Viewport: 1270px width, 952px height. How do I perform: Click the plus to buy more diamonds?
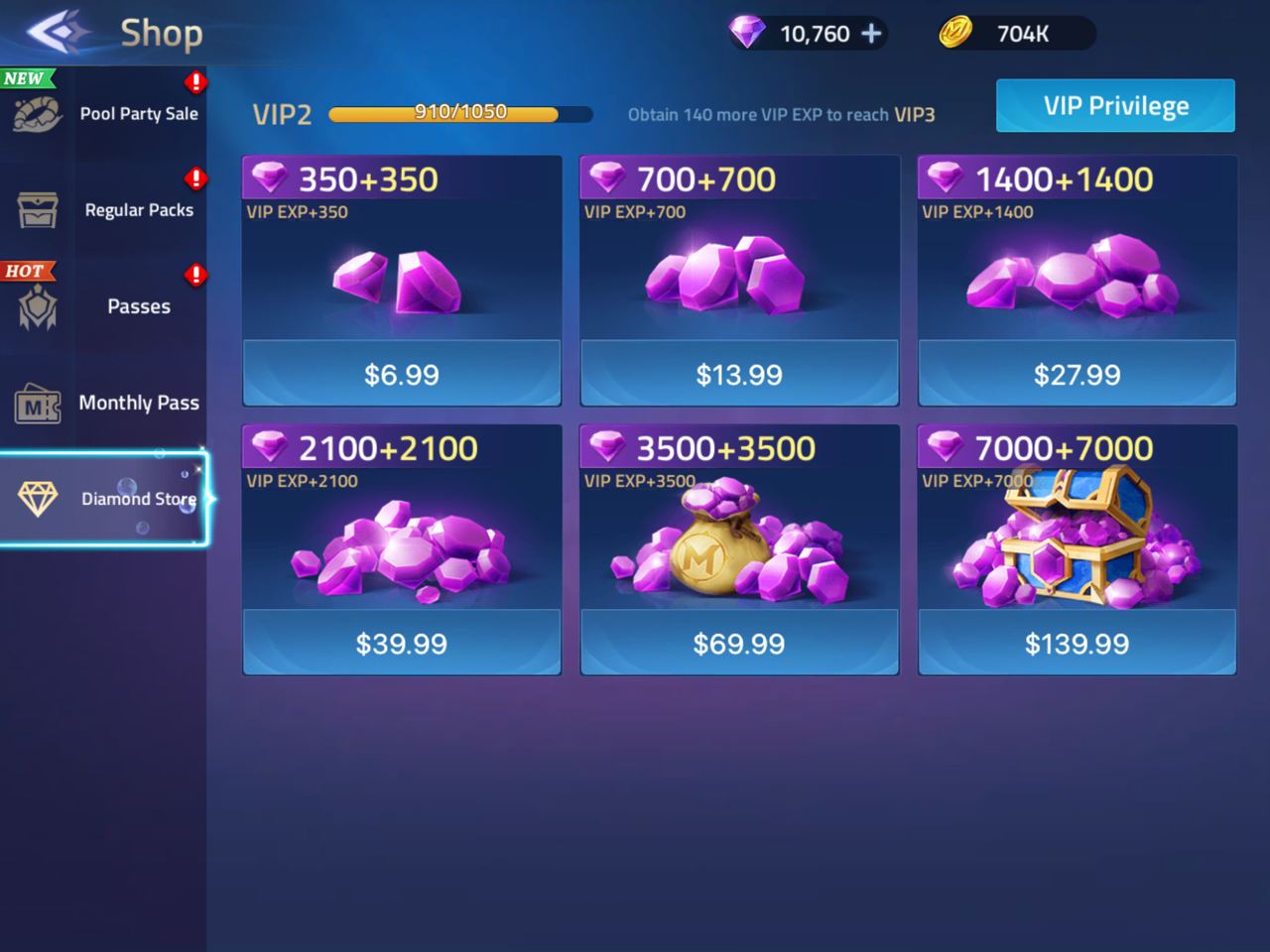click(871, 33)
